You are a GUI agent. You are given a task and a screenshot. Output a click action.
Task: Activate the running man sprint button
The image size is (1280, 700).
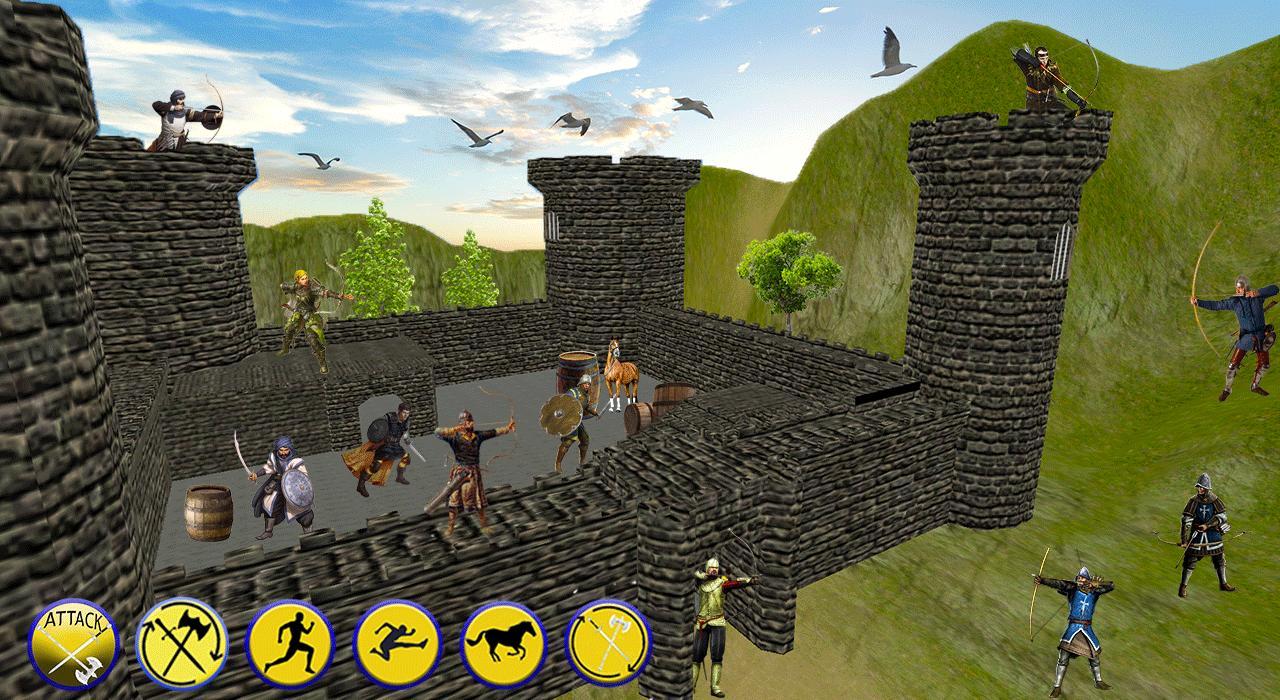pos(289,643)
